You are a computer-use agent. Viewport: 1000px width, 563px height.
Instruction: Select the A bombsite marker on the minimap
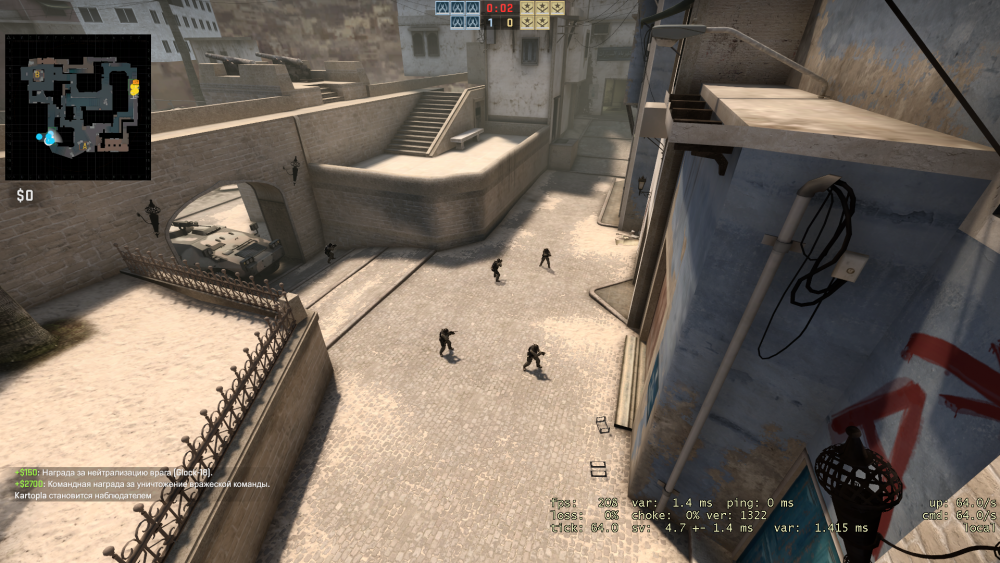click(x=86, y=146)
